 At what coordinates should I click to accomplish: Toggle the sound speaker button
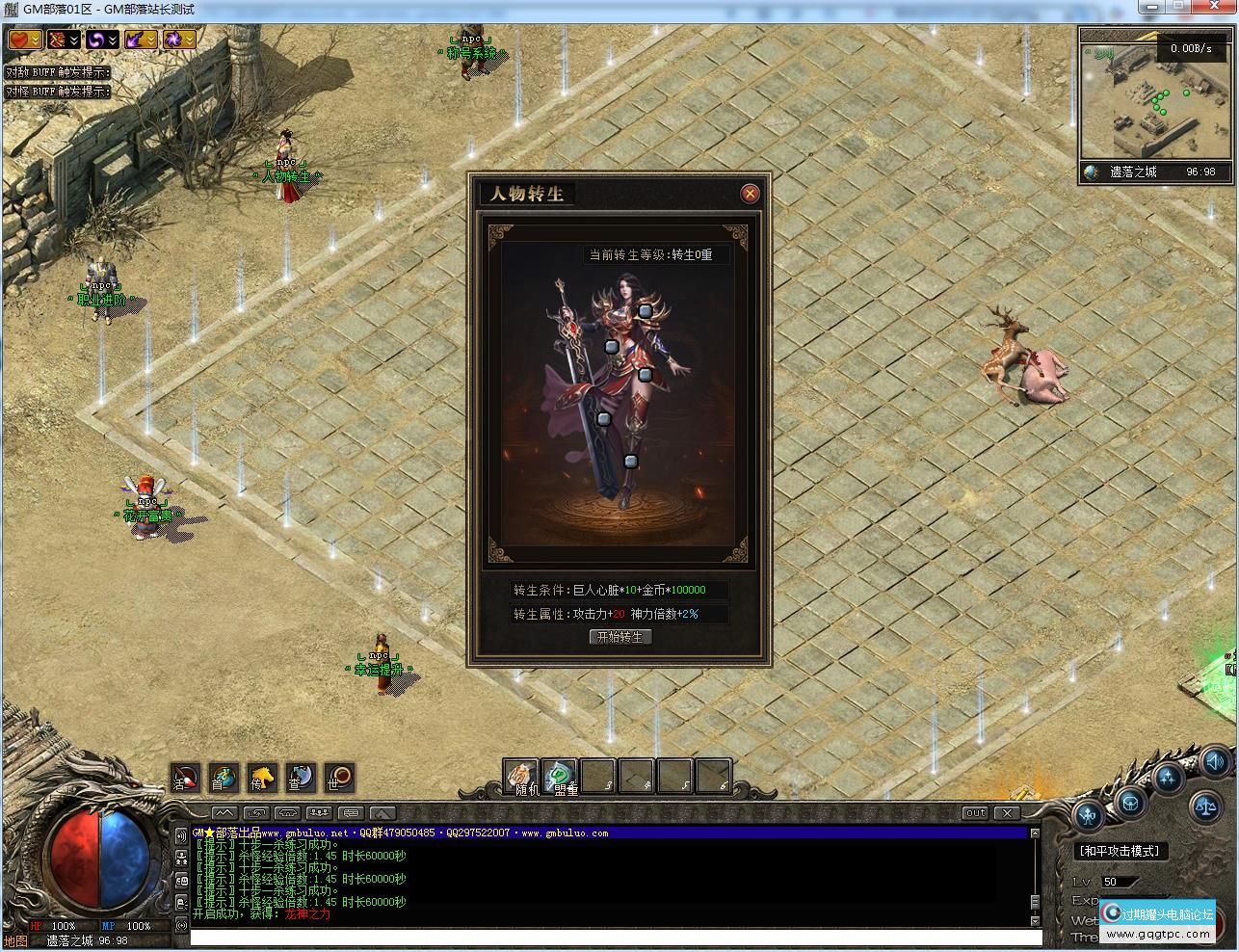pos(1214,760)
